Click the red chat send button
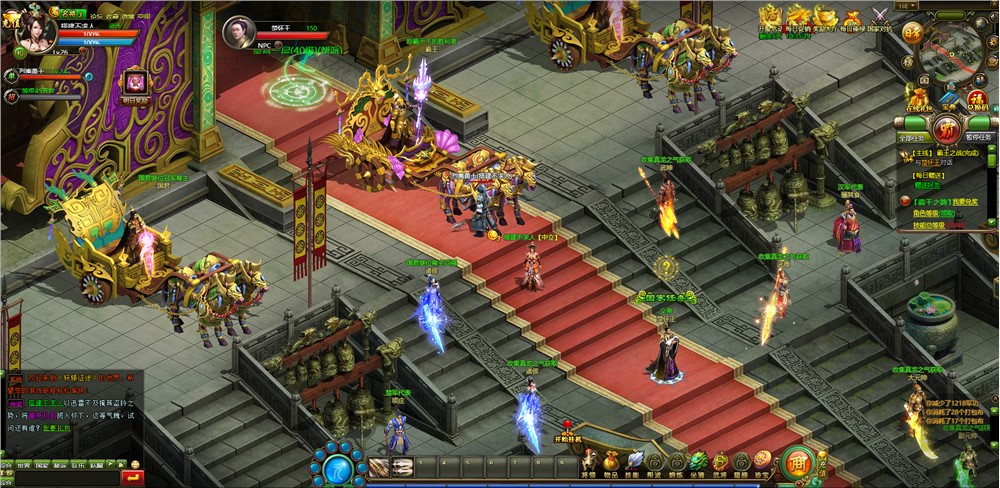The width and height of the screenshot is (1000, 488). coord(132,478)
